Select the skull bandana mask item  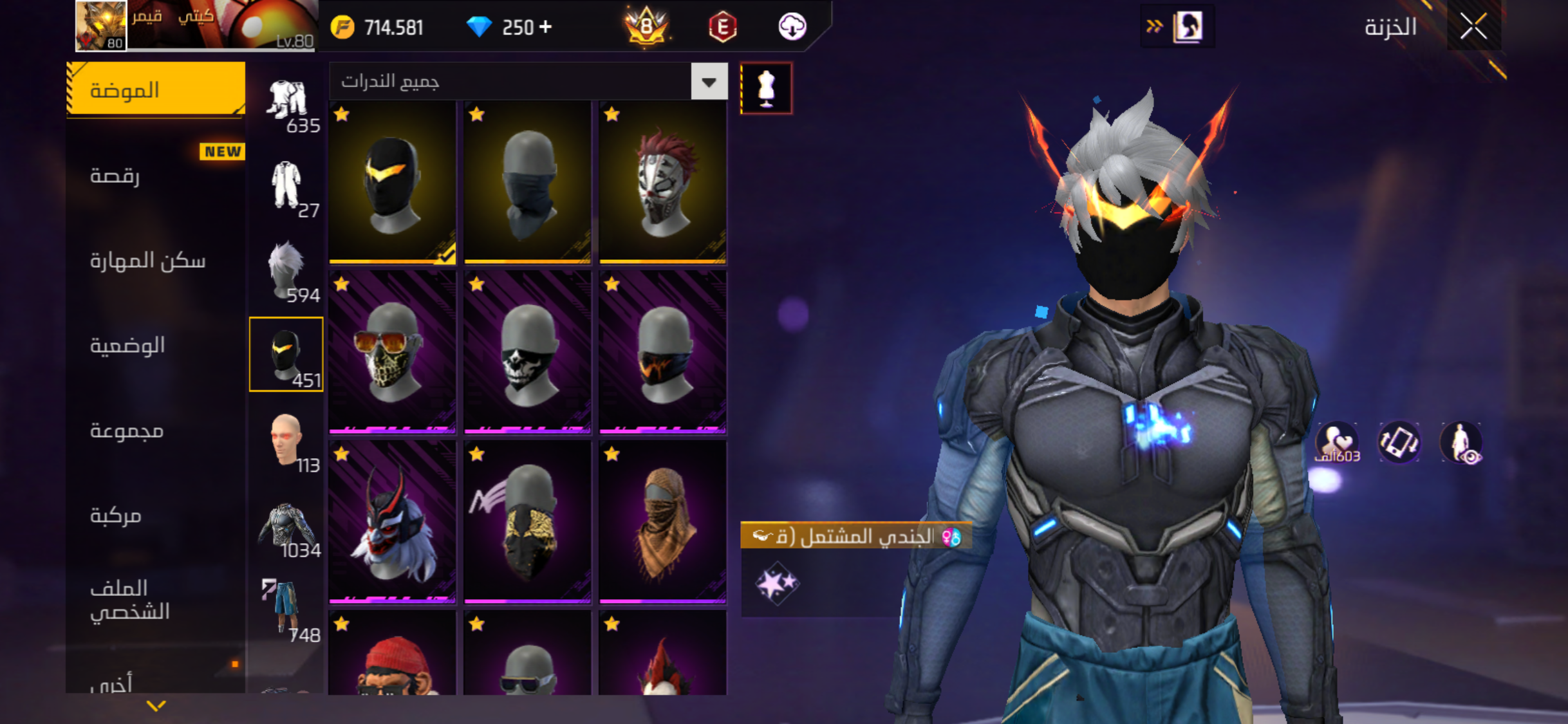coord(527,352)
